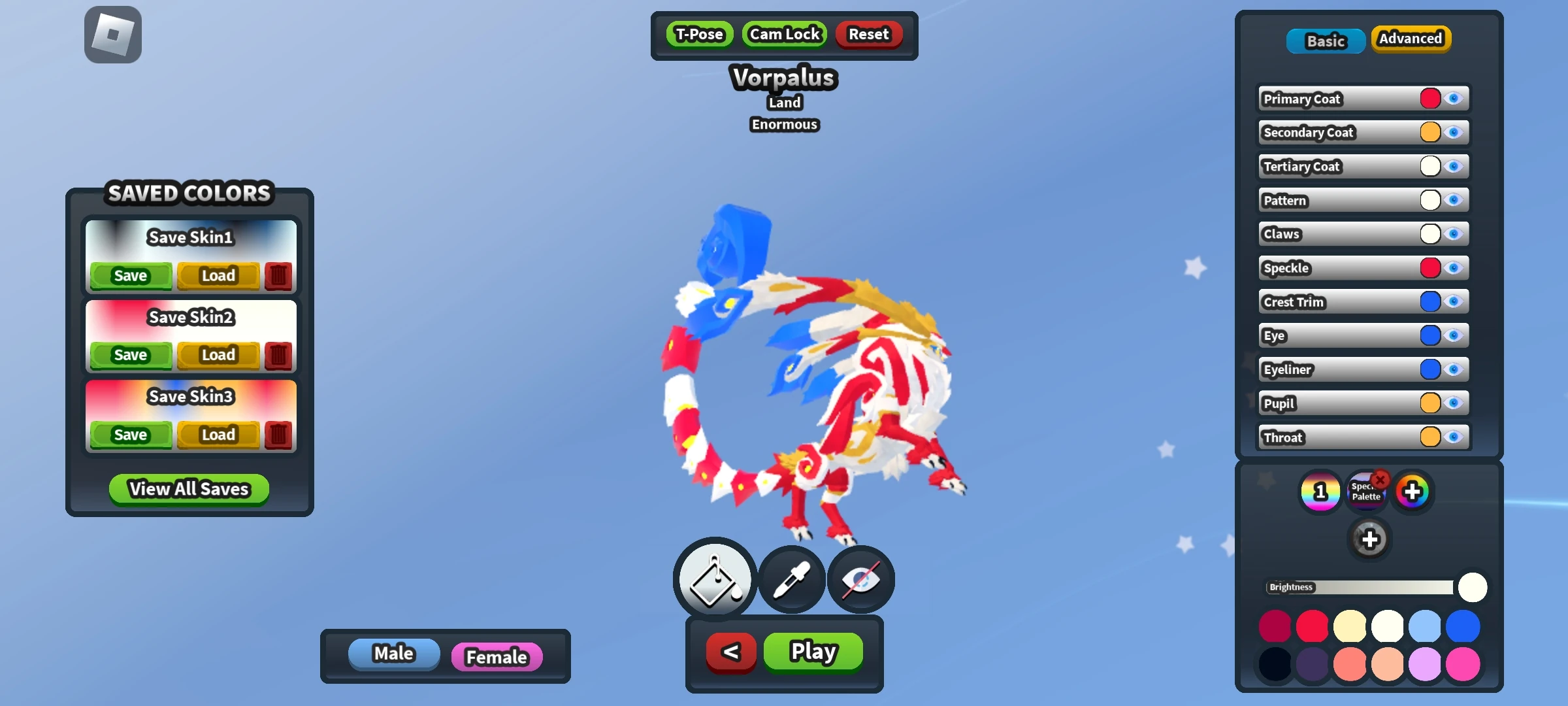The image size is (1568, 706).
Task: Toggle UI visibility with the crossed-eye icon
Action: [860, 579]
